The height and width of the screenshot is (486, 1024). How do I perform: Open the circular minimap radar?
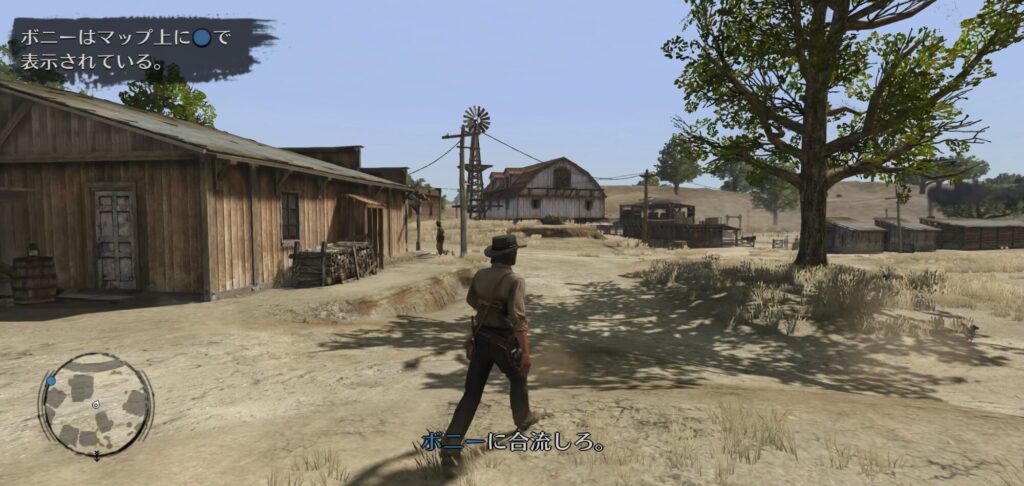[x=95, y=404]
